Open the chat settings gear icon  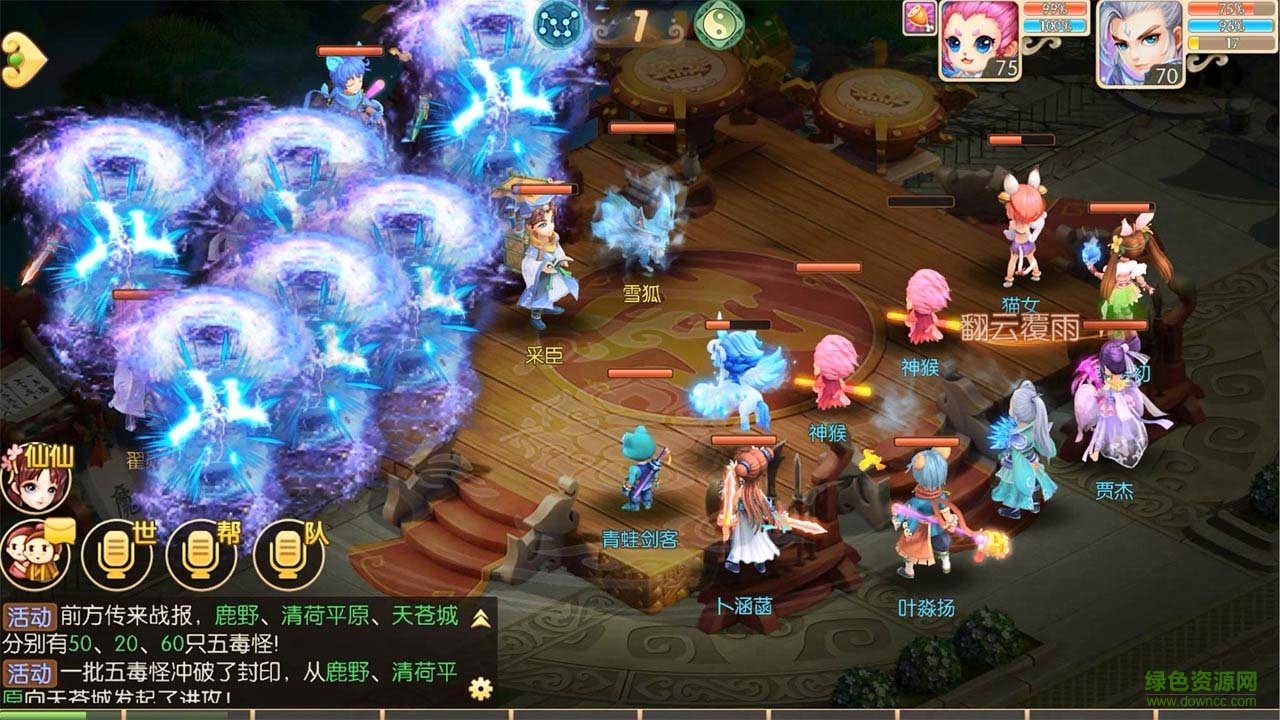pos(480,690)
